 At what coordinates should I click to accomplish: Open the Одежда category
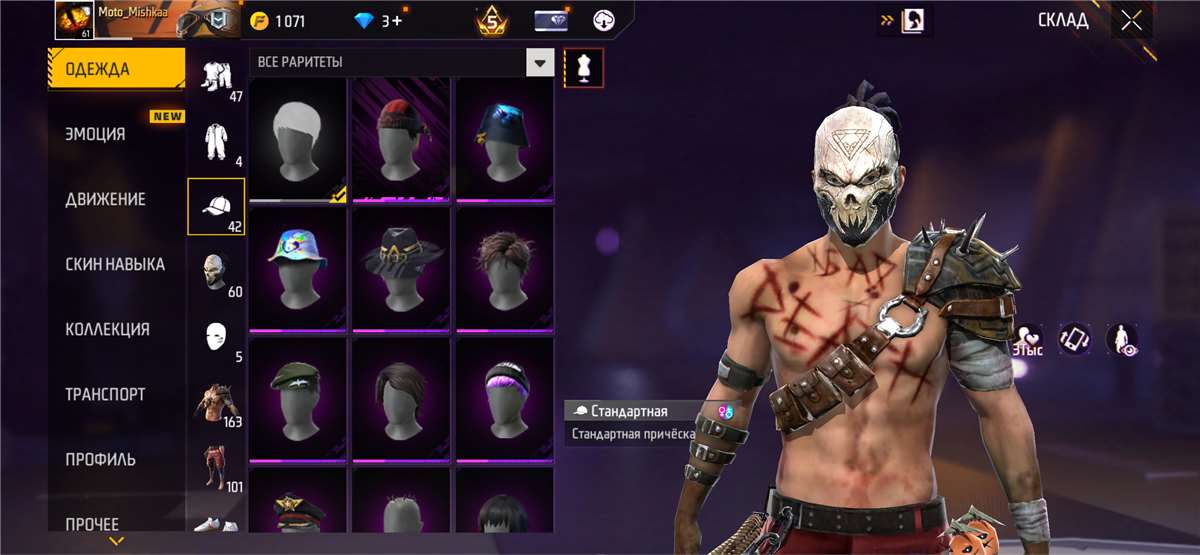point(115,69)
